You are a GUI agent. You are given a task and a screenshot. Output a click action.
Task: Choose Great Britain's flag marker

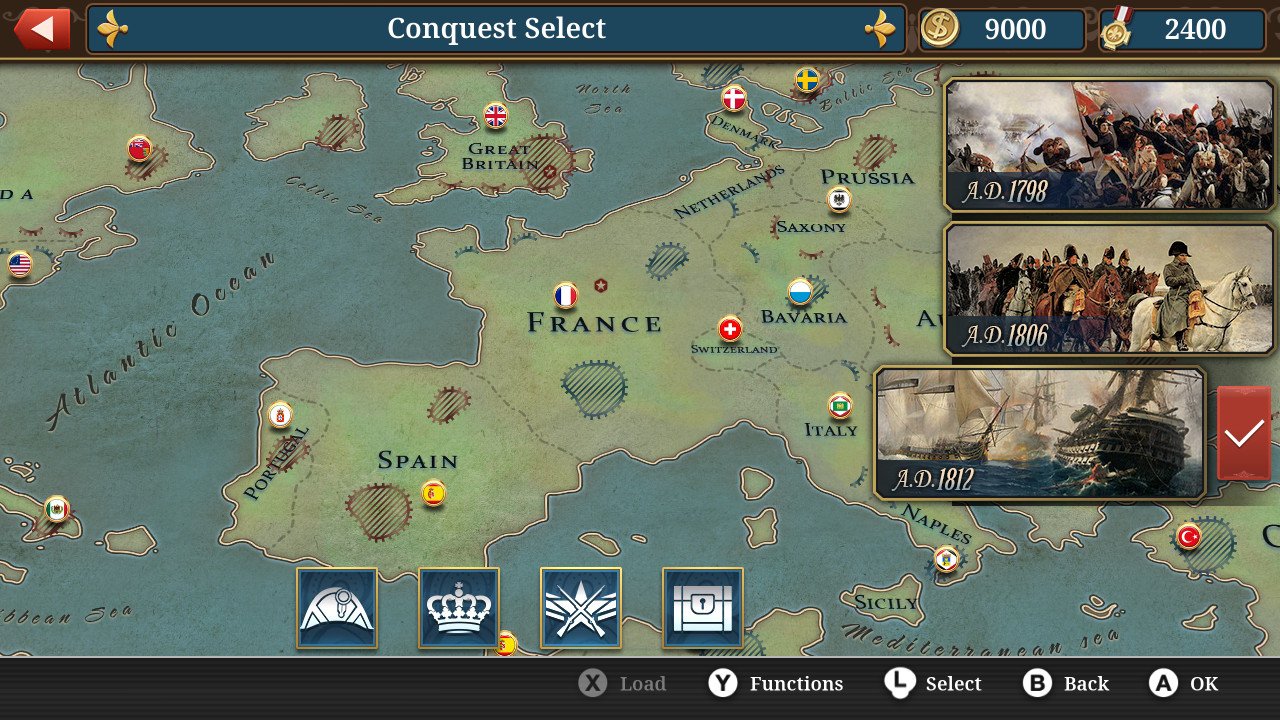(496, 116)
